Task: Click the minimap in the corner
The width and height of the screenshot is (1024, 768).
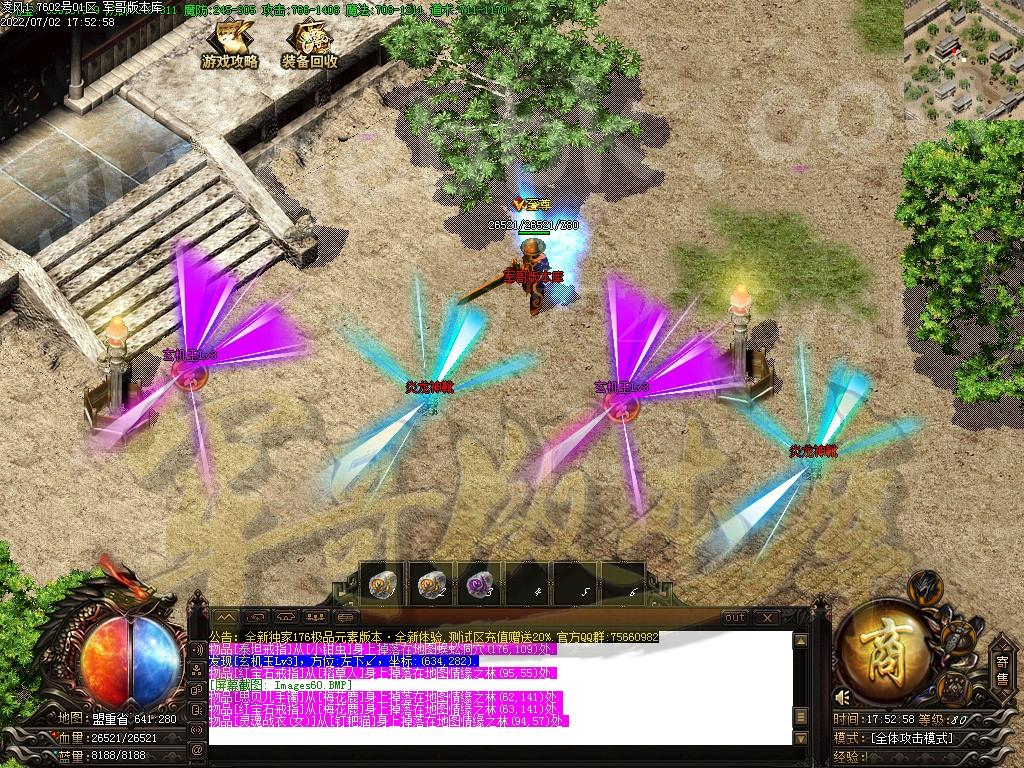Action: (x=963, y=58)
